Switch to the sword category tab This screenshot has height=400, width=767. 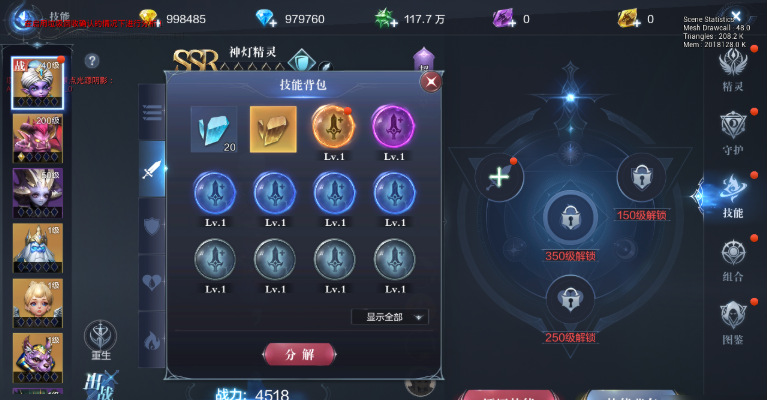(152, 168)
